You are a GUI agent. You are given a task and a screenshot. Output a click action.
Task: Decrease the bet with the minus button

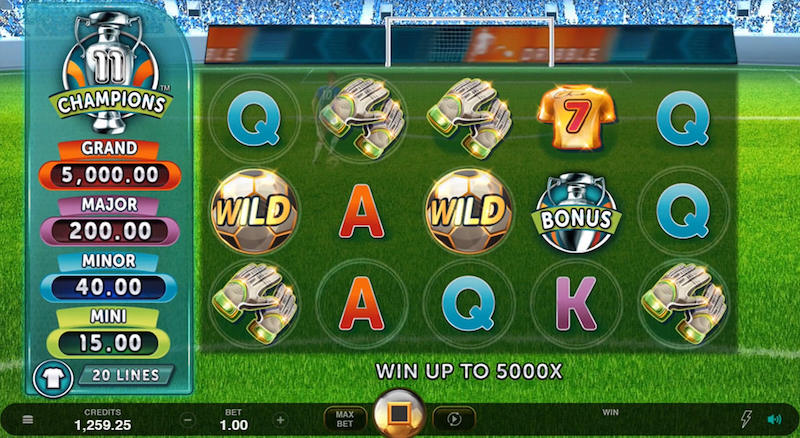(x=187, y=420)
